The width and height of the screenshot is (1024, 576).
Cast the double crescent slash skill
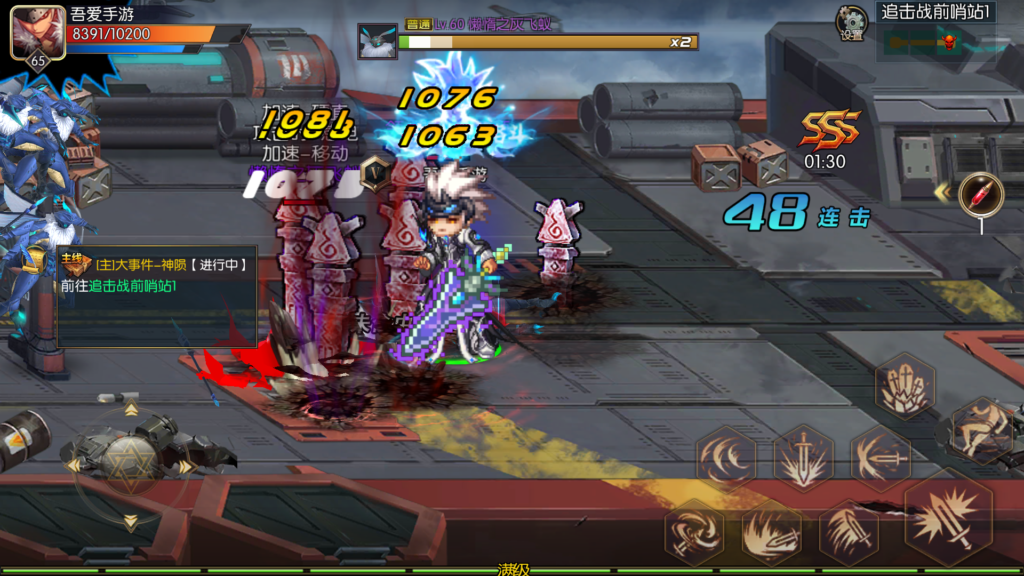point(726,458)
